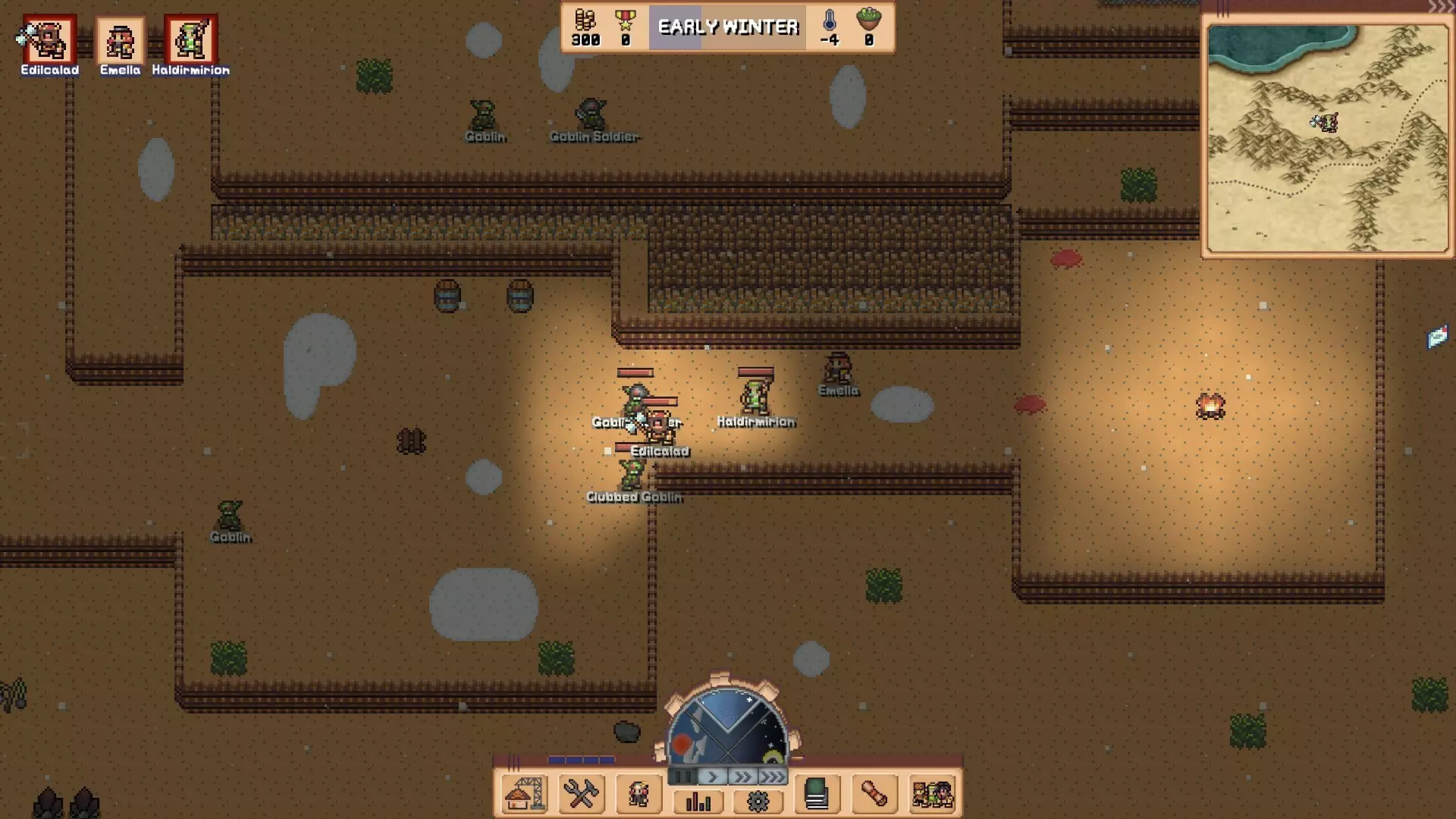The image size is (1456, 819).
Task: Show the bar chart statistics panel
Action: coord(698,801)
